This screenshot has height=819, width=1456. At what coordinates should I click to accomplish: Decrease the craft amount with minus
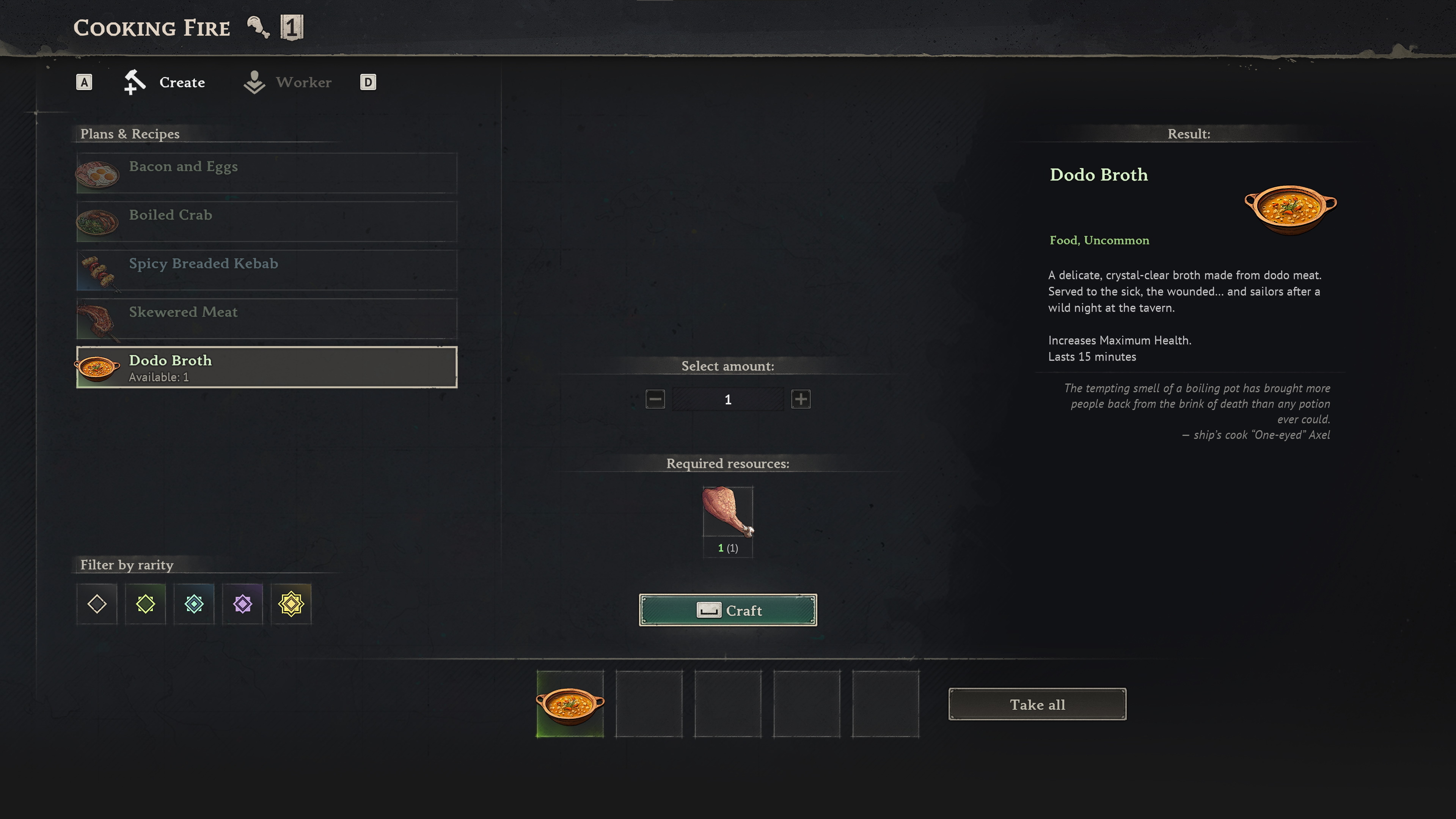pyautogui.click(x=655, y=399)
